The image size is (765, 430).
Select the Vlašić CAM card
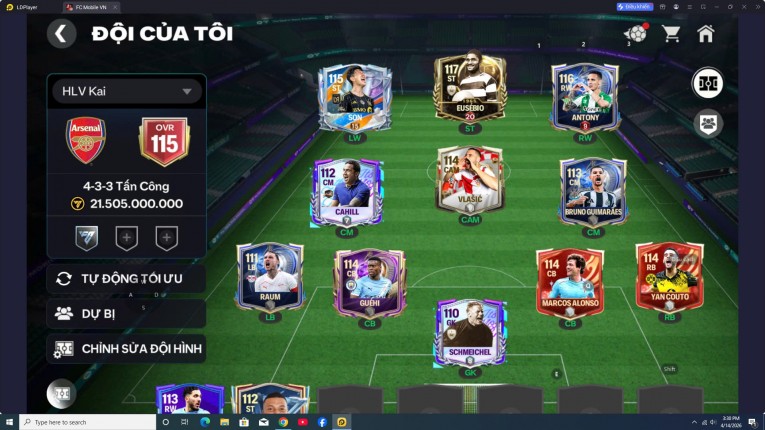point(469,180)
